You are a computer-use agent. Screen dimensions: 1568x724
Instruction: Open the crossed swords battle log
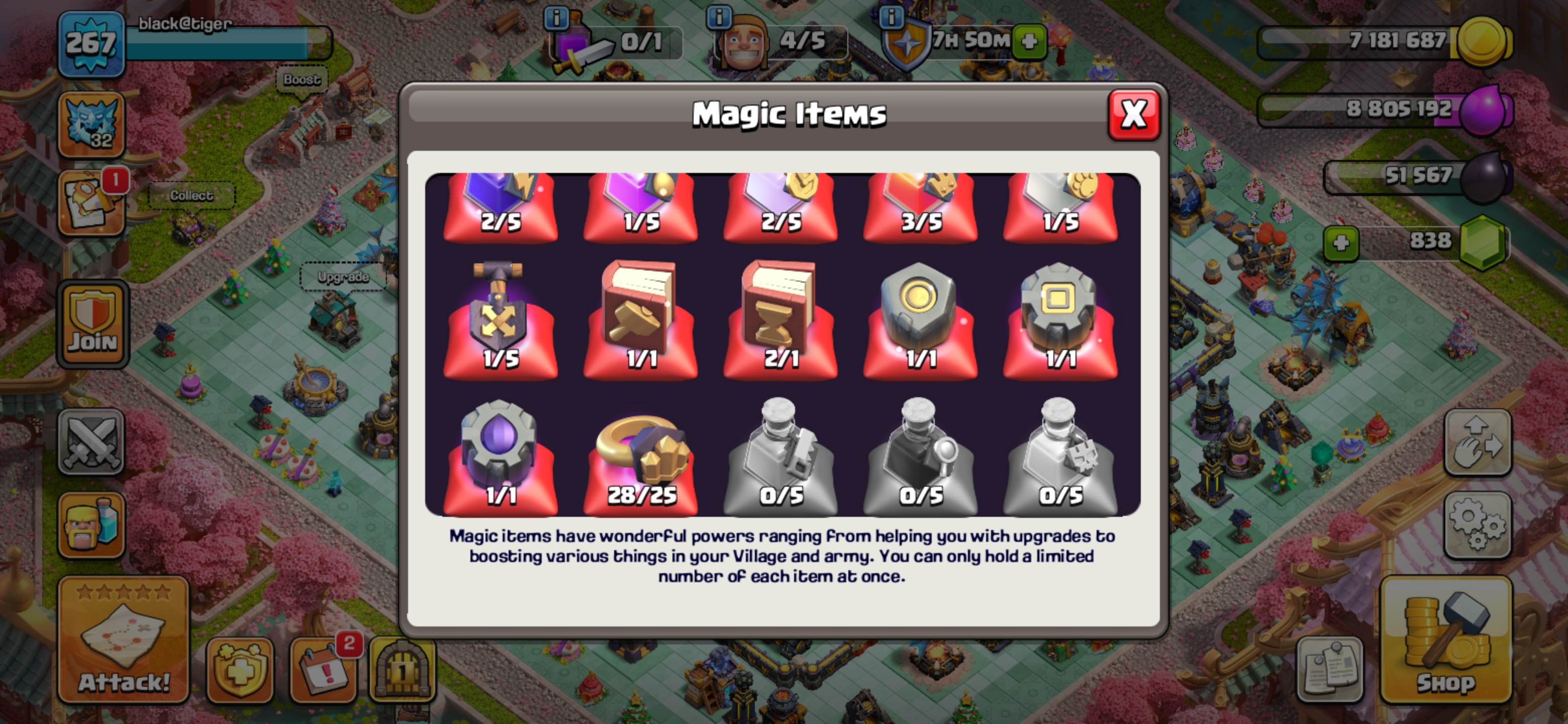(x=91, y=441)
